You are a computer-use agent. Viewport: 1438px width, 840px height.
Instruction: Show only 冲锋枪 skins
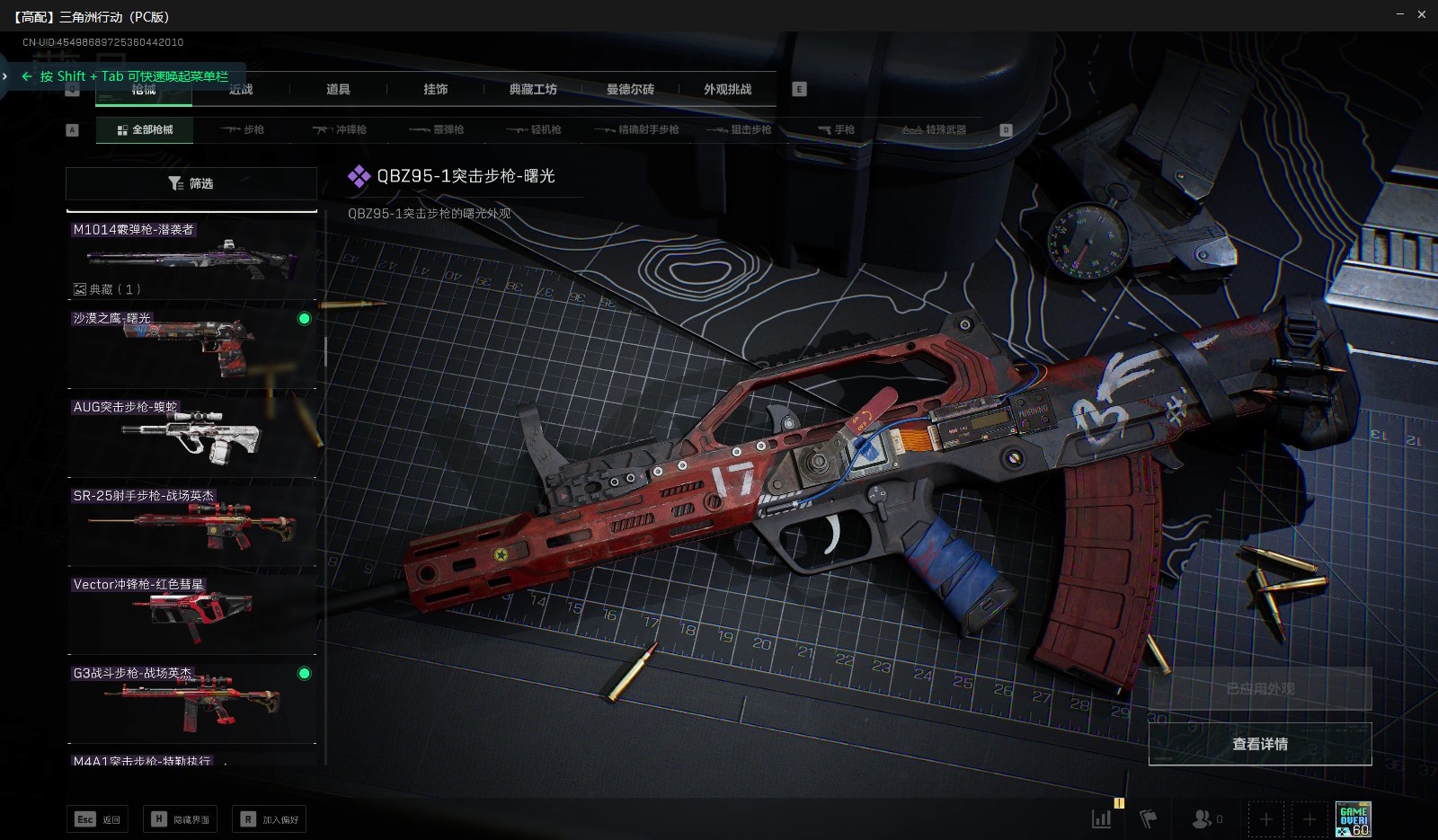340,130
